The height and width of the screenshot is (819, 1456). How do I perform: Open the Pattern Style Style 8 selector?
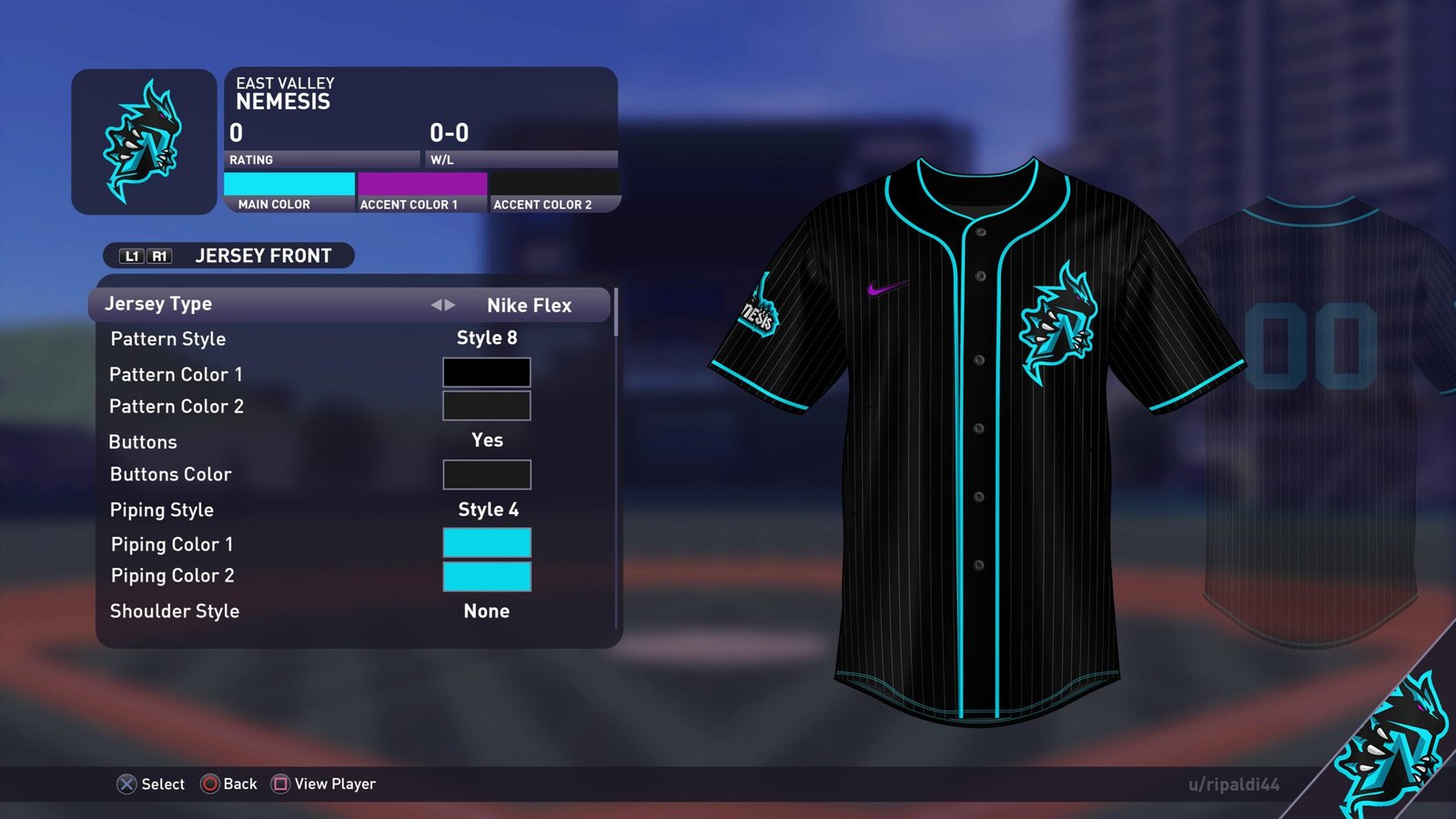pos(488,338)
